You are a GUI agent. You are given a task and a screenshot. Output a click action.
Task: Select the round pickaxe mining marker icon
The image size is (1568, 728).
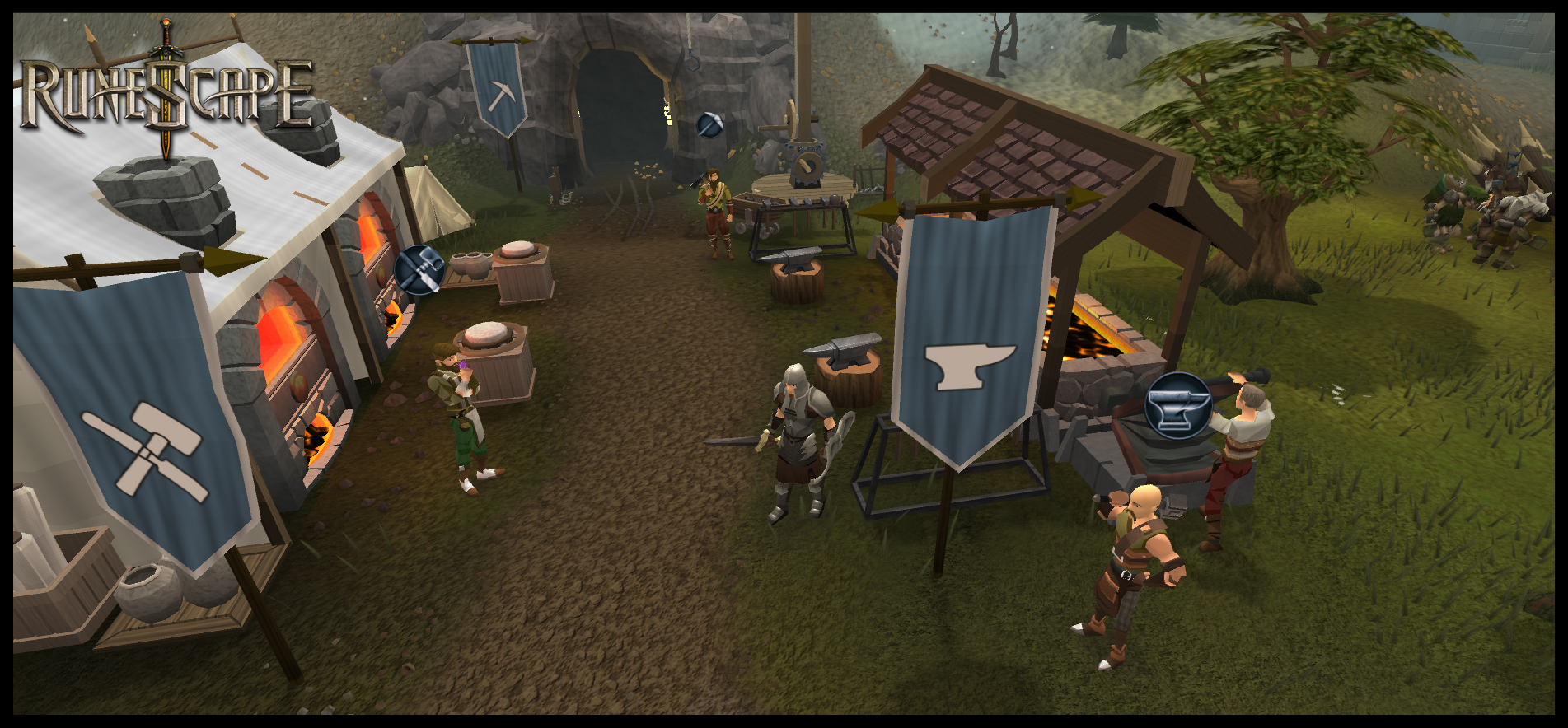click(709, 125)
